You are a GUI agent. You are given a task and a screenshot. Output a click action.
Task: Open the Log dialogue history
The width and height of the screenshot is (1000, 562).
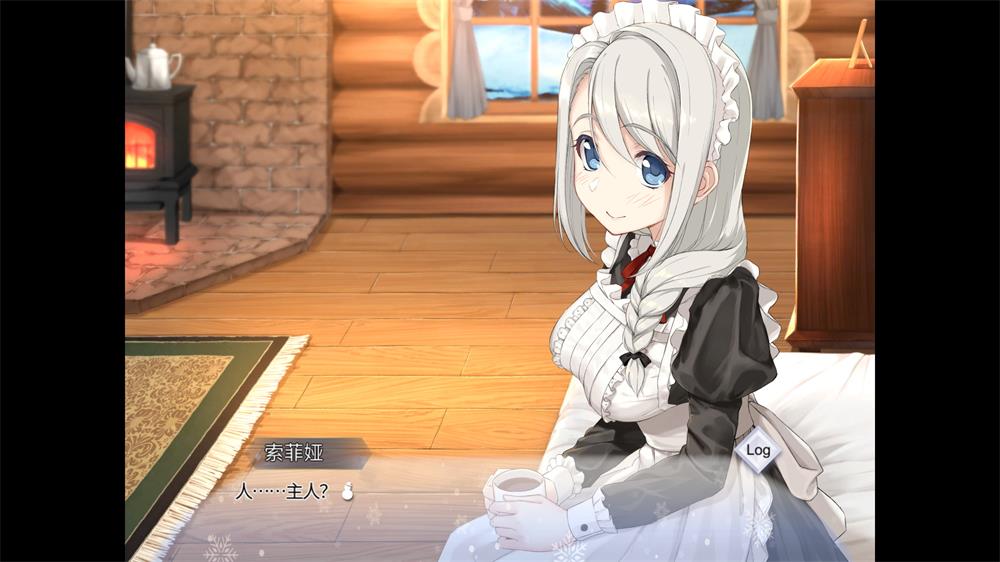[x=758, y=450]
